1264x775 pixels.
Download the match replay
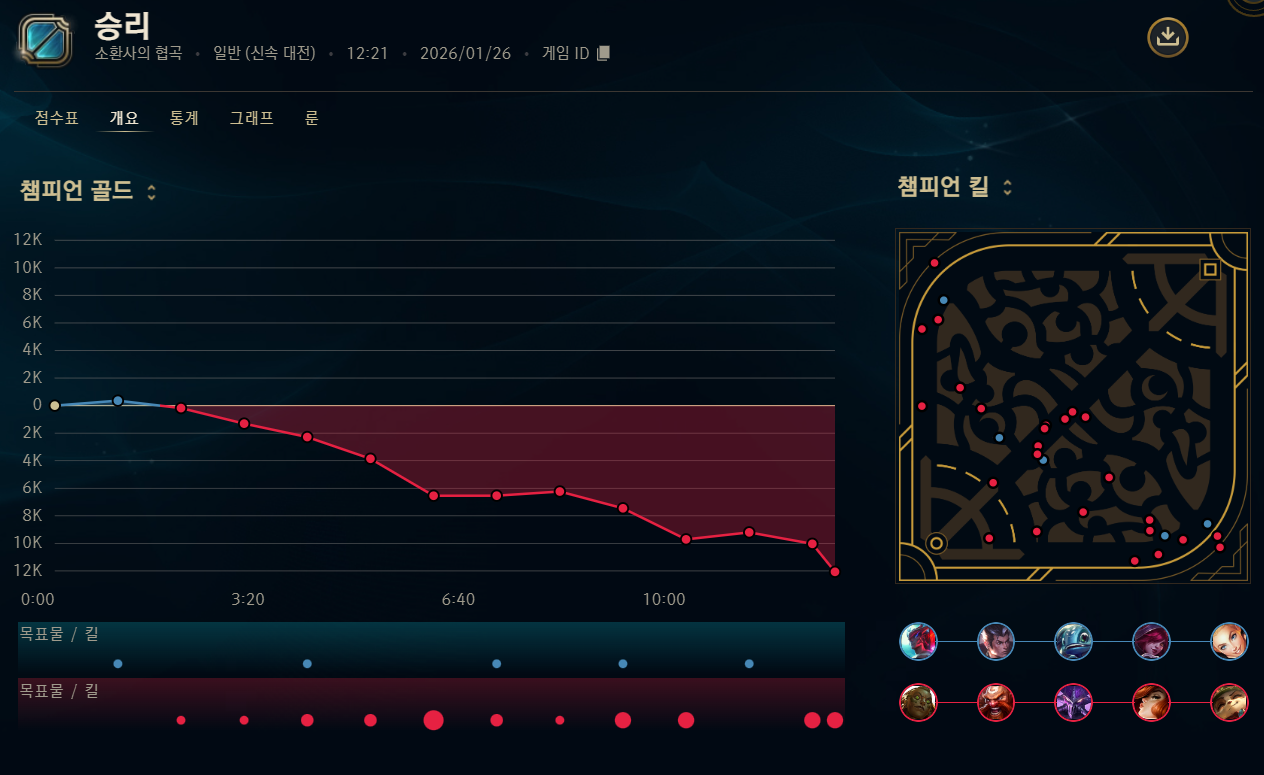[1166, 38]
